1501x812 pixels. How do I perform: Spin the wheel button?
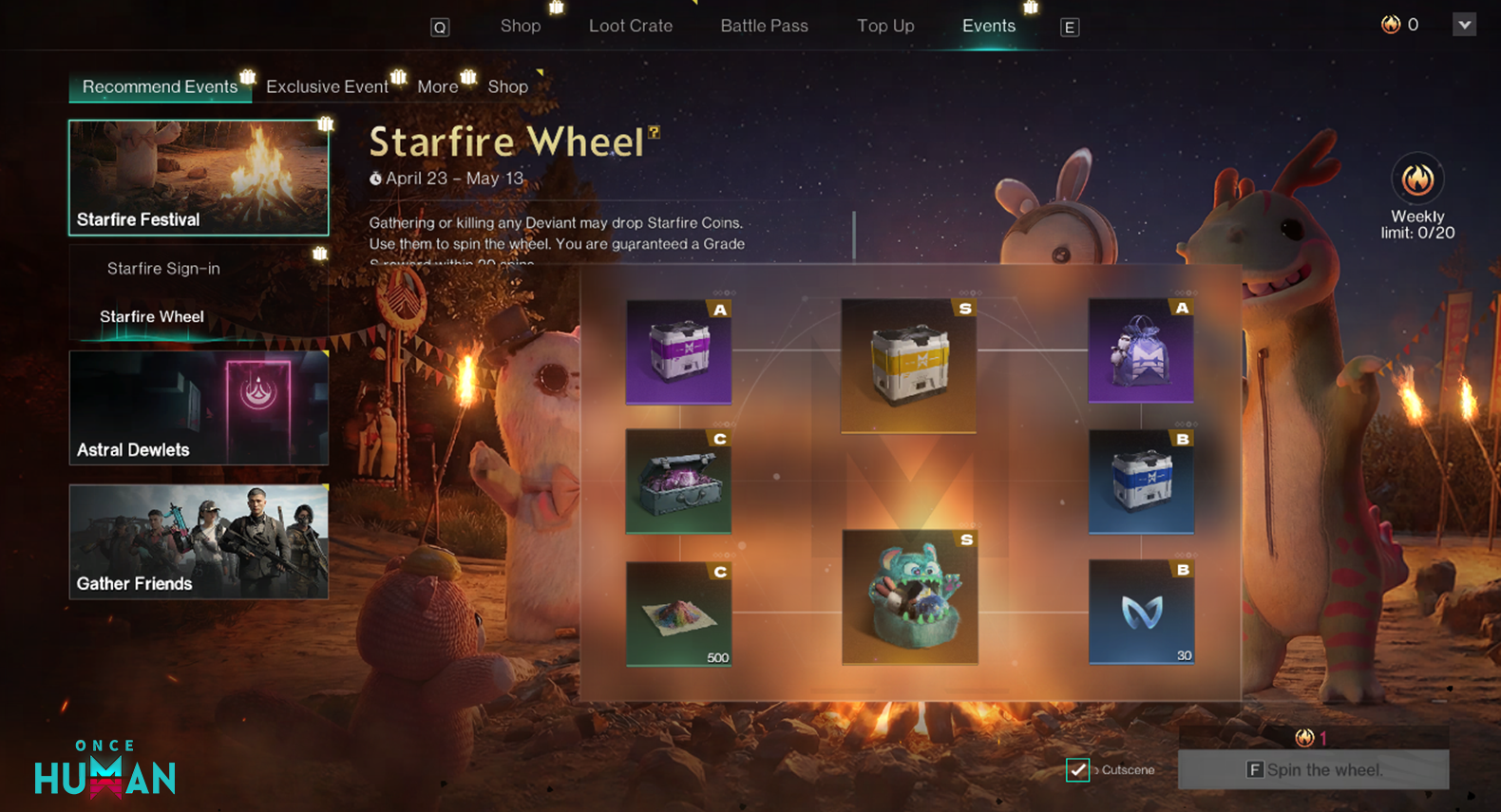pyautogui.click(x=1313, y=769)
